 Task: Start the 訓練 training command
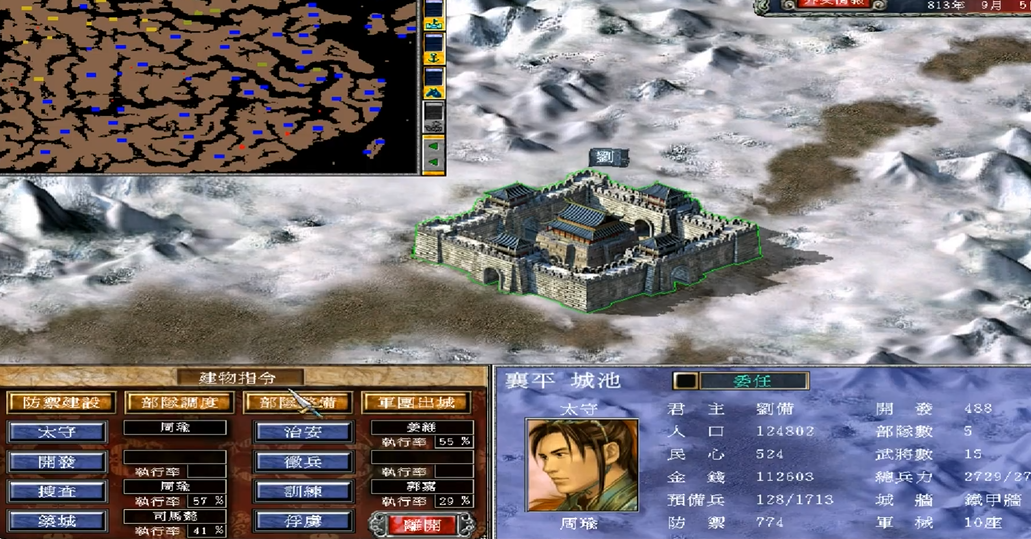pyautogui.click(x=303, y=492)
